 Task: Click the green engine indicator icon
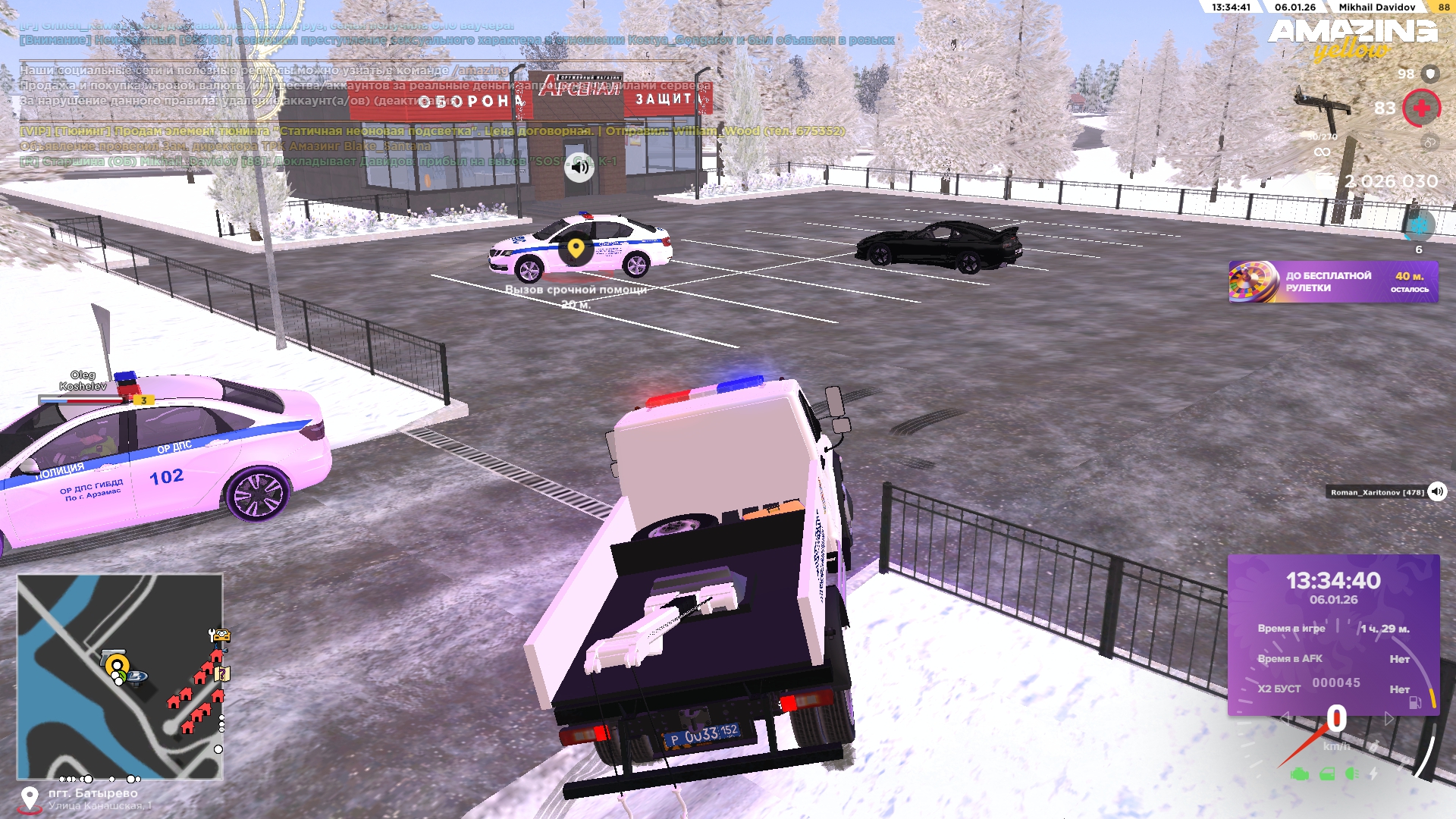(x=1300, y=774)
